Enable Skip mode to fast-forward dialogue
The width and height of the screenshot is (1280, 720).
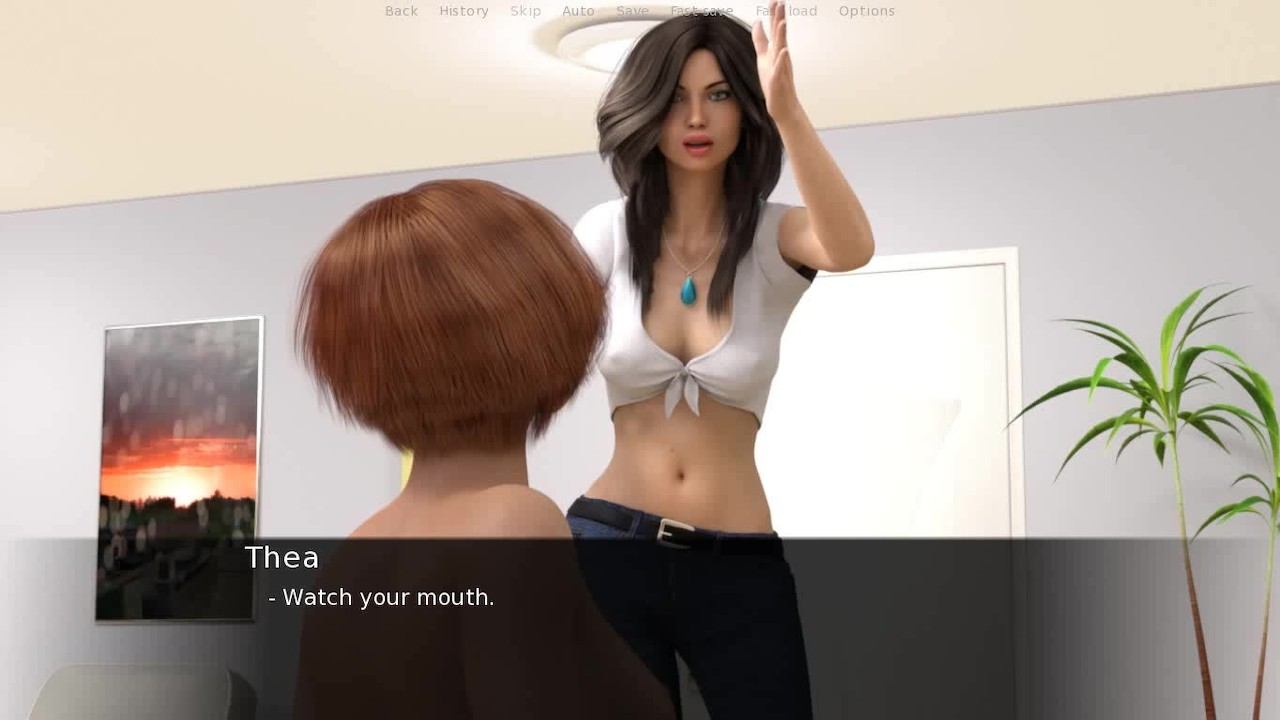pyautogui.click(x=526, y=11)
